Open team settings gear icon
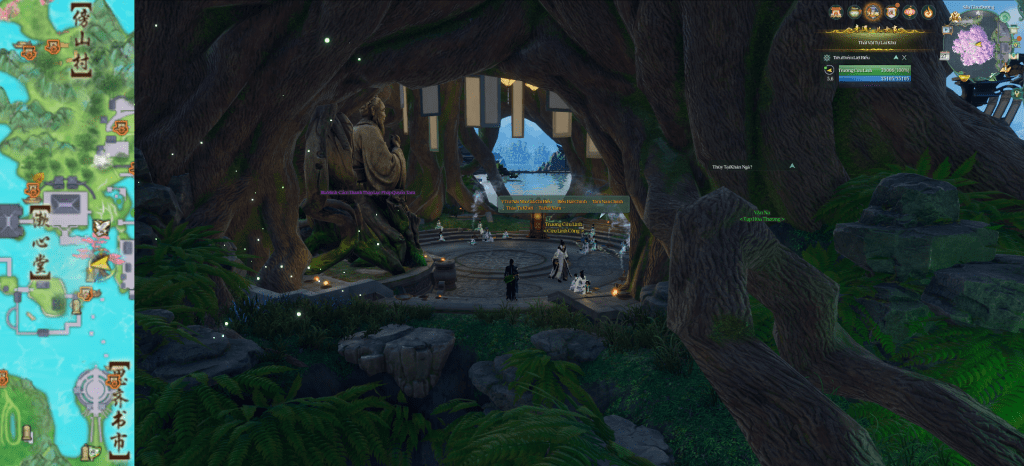The width and height of the screenshot is (1024, 466). pyautogui.click(x=827, y=57)
